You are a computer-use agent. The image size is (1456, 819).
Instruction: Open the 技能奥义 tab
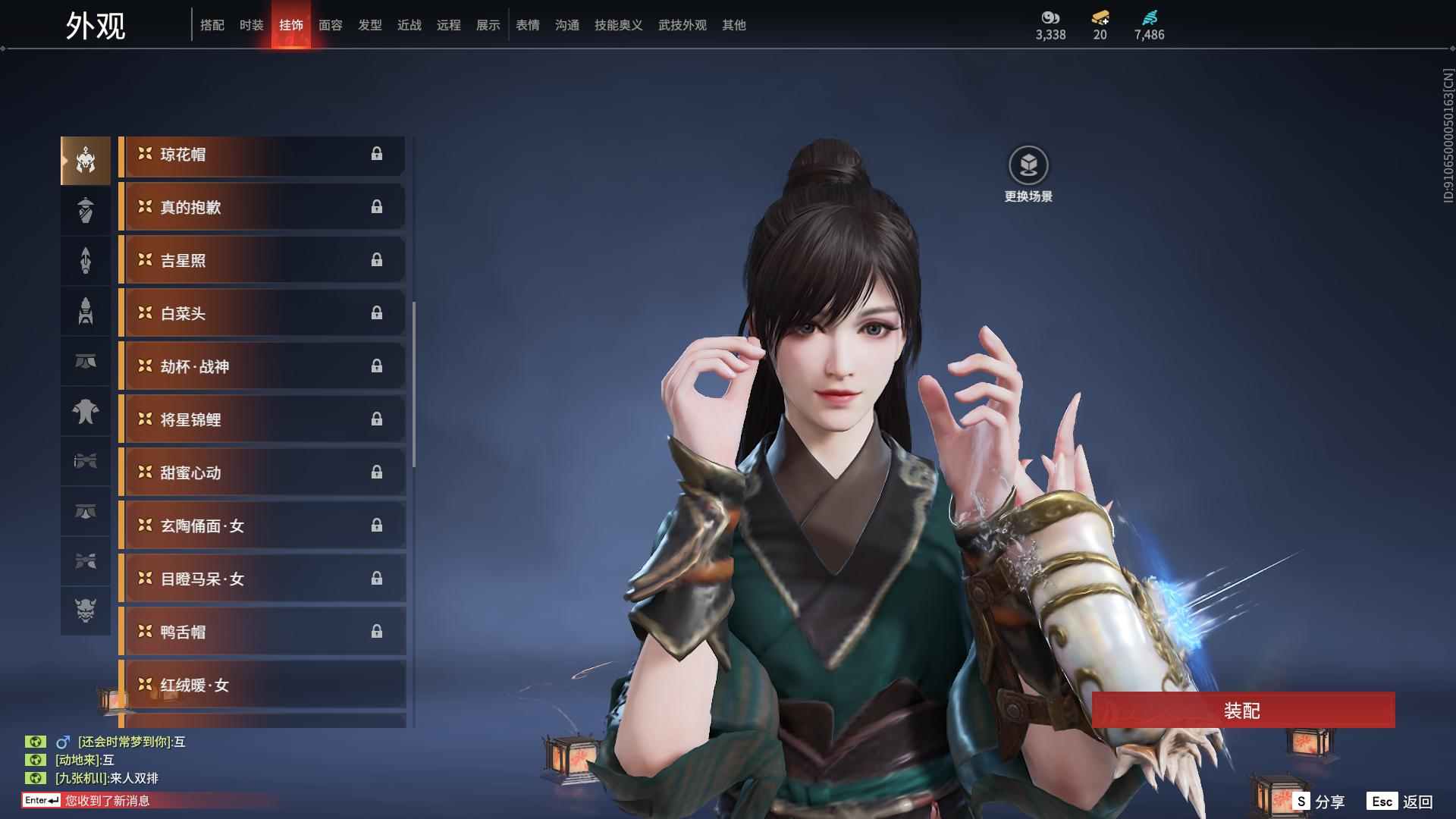[618, 25]
